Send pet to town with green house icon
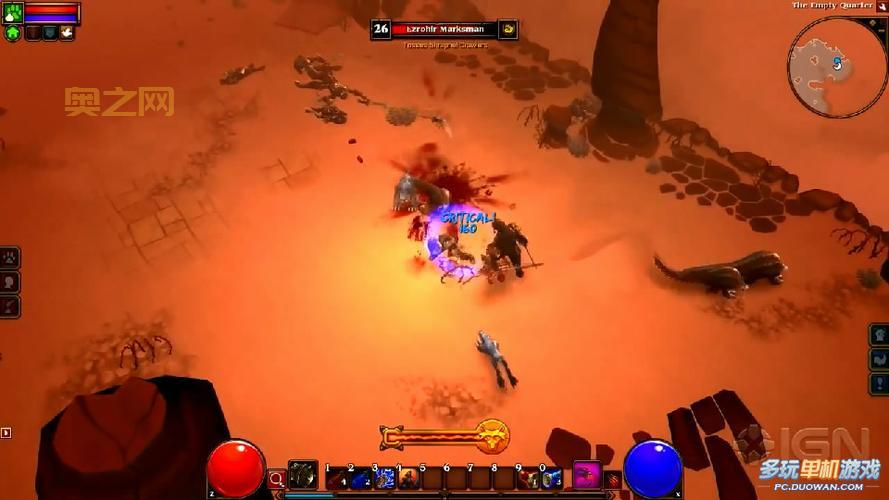This screenshot has height=500, width=889. tap(13, 32)
